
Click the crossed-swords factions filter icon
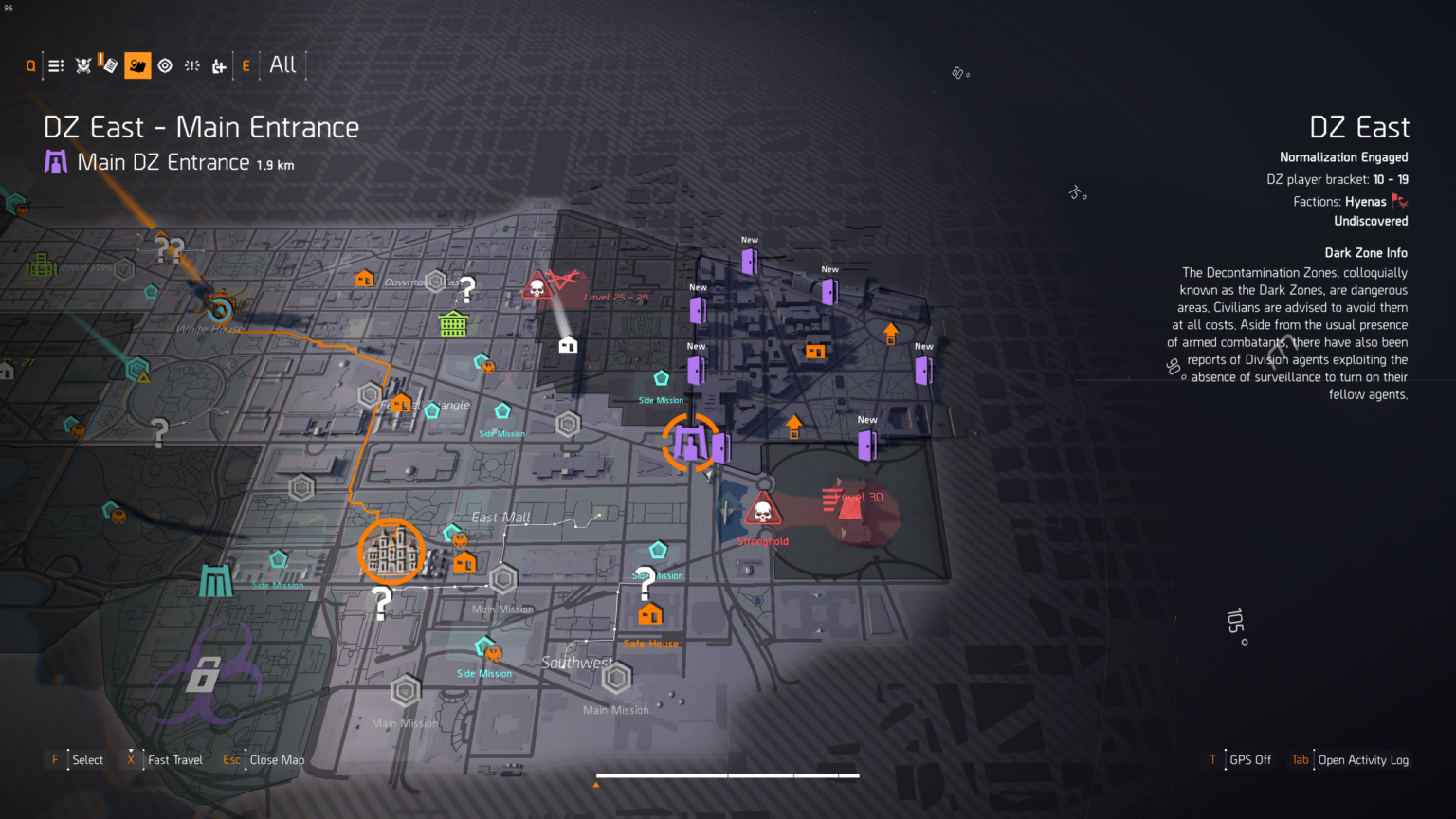coord(82,64)
